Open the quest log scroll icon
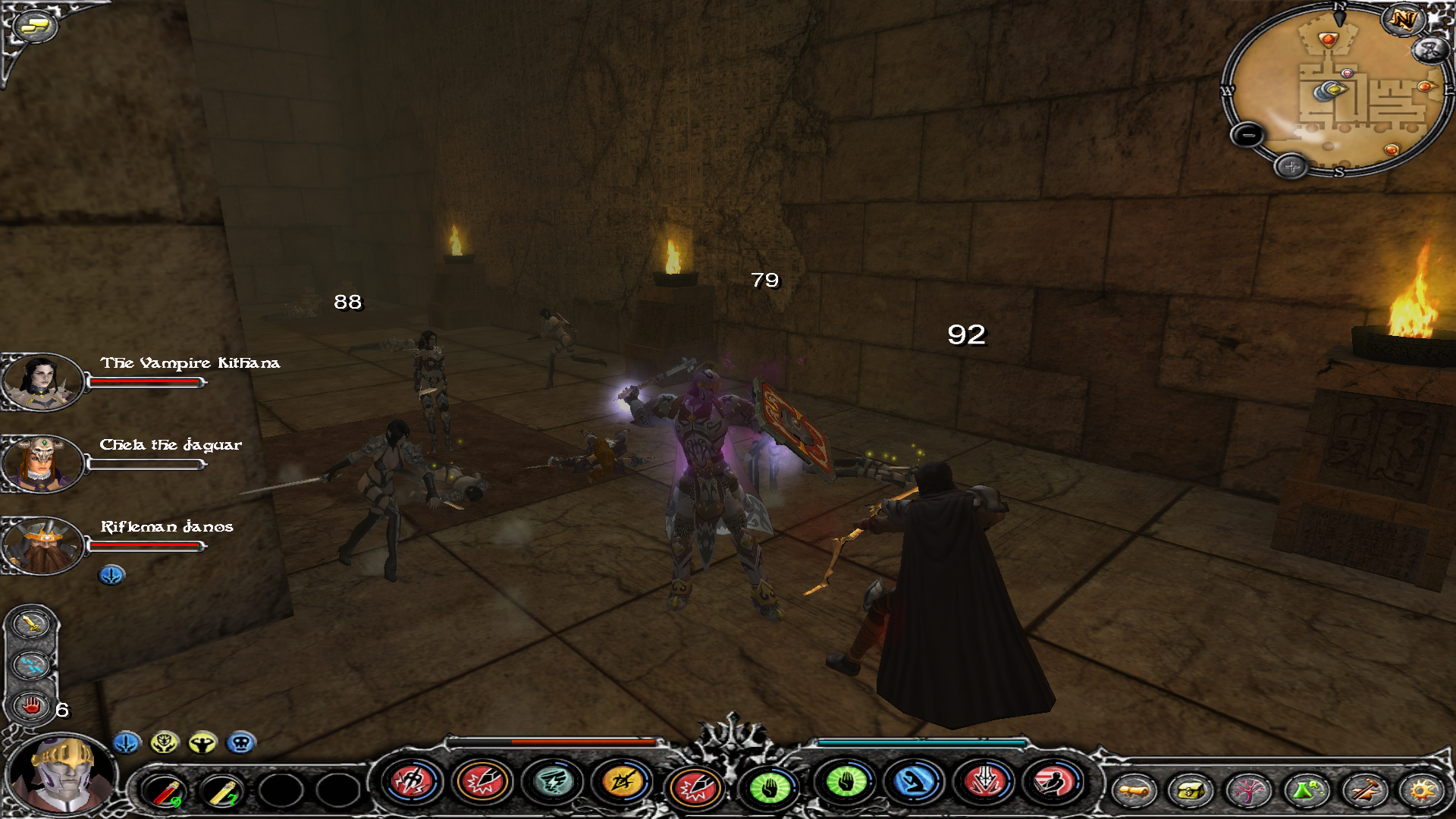The width and height of the screenshot is (1456, 819). 1133,791
